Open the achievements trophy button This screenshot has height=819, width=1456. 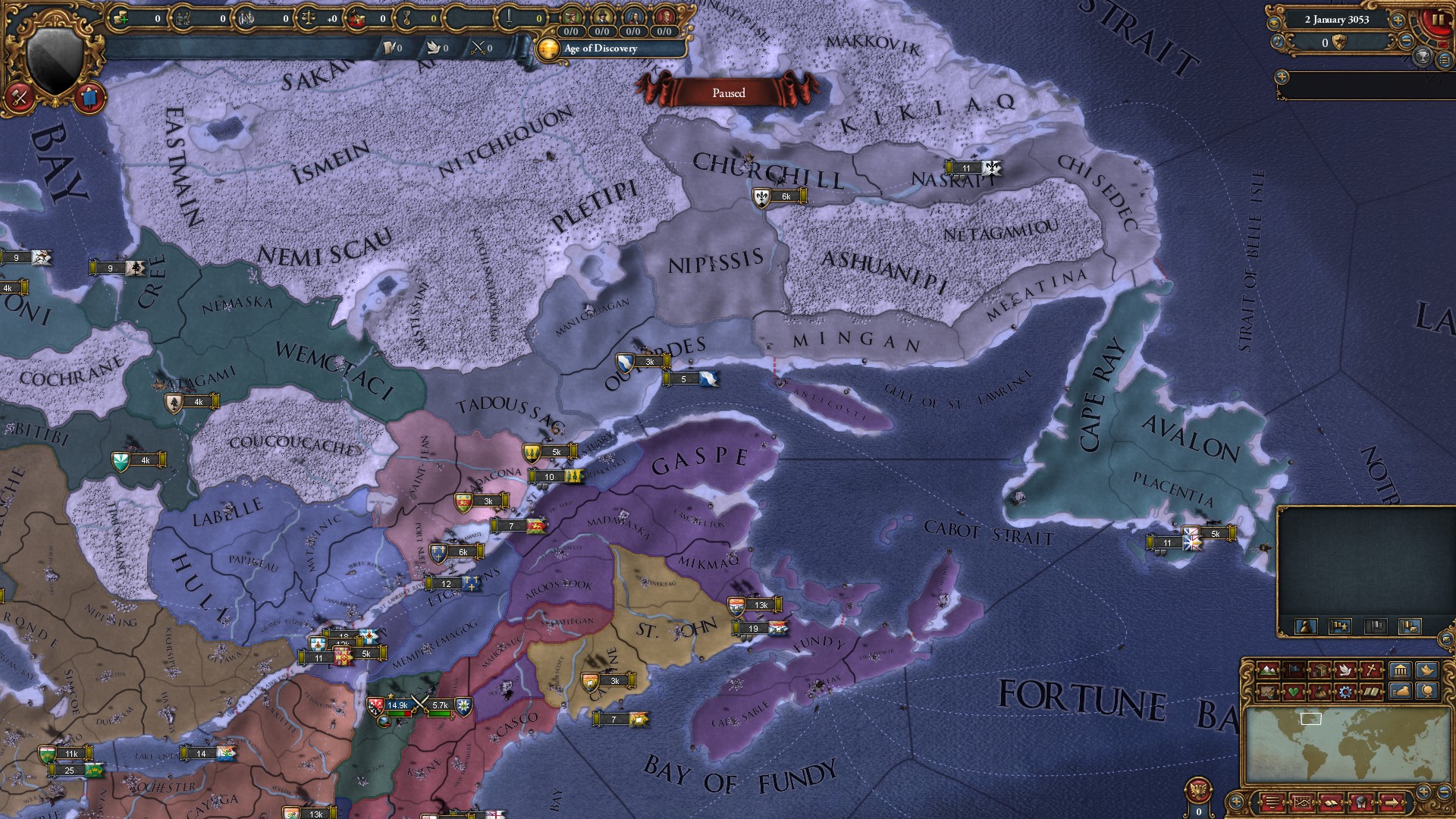pyautogui.click(x=1423, y=56)
